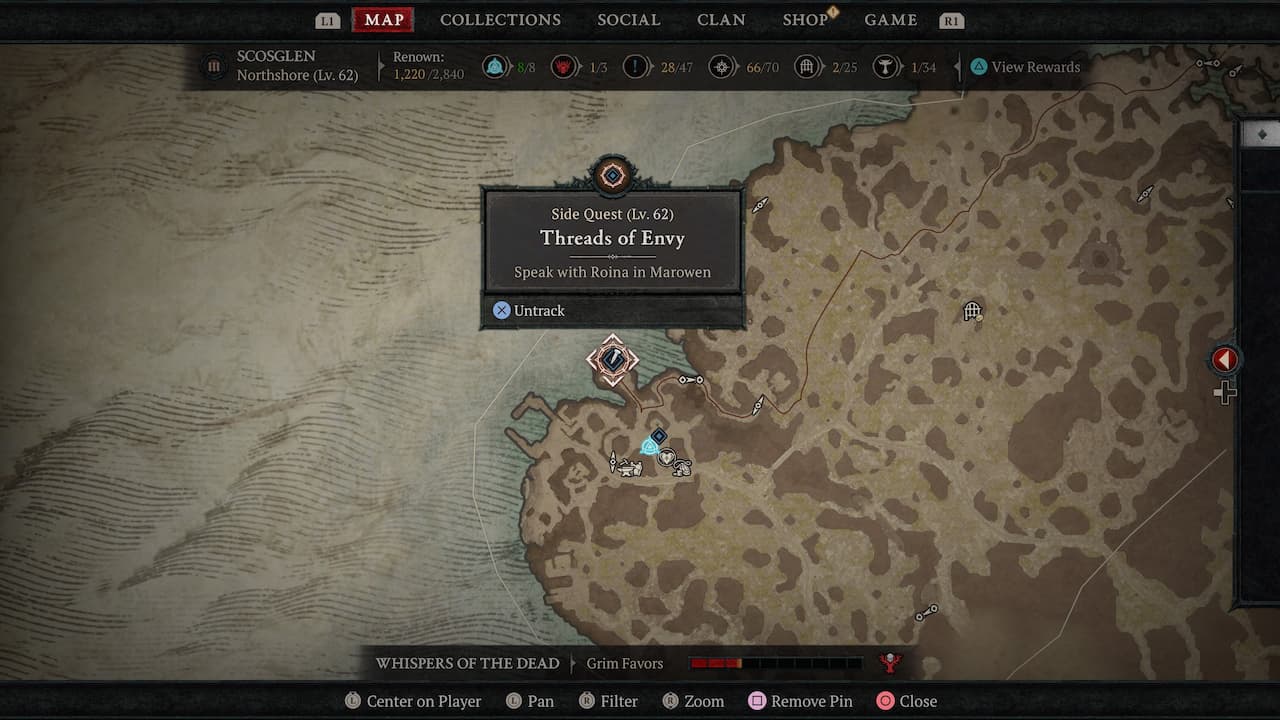
Task: Click the red Strongholds progress icon
Action: (x=565, y=66)
